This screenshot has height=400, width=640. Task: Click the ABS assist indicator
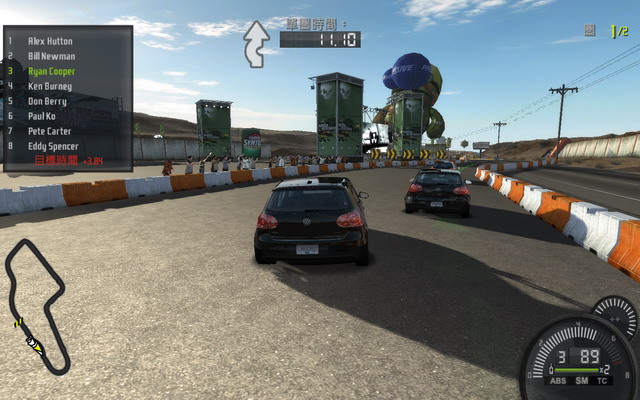click(555, 381)
